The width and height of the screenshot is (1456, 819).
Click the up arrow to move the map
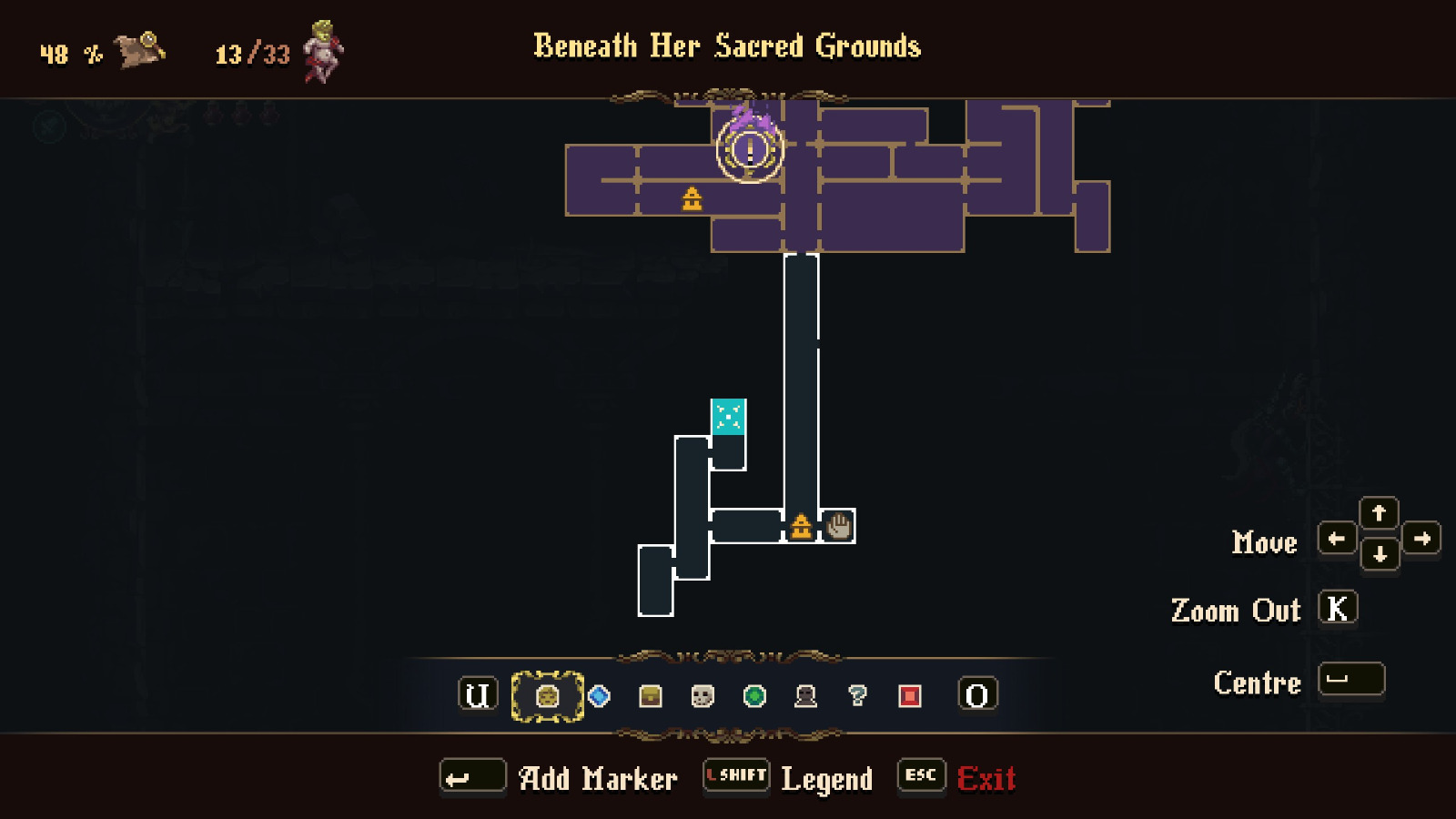point(1380,513)
